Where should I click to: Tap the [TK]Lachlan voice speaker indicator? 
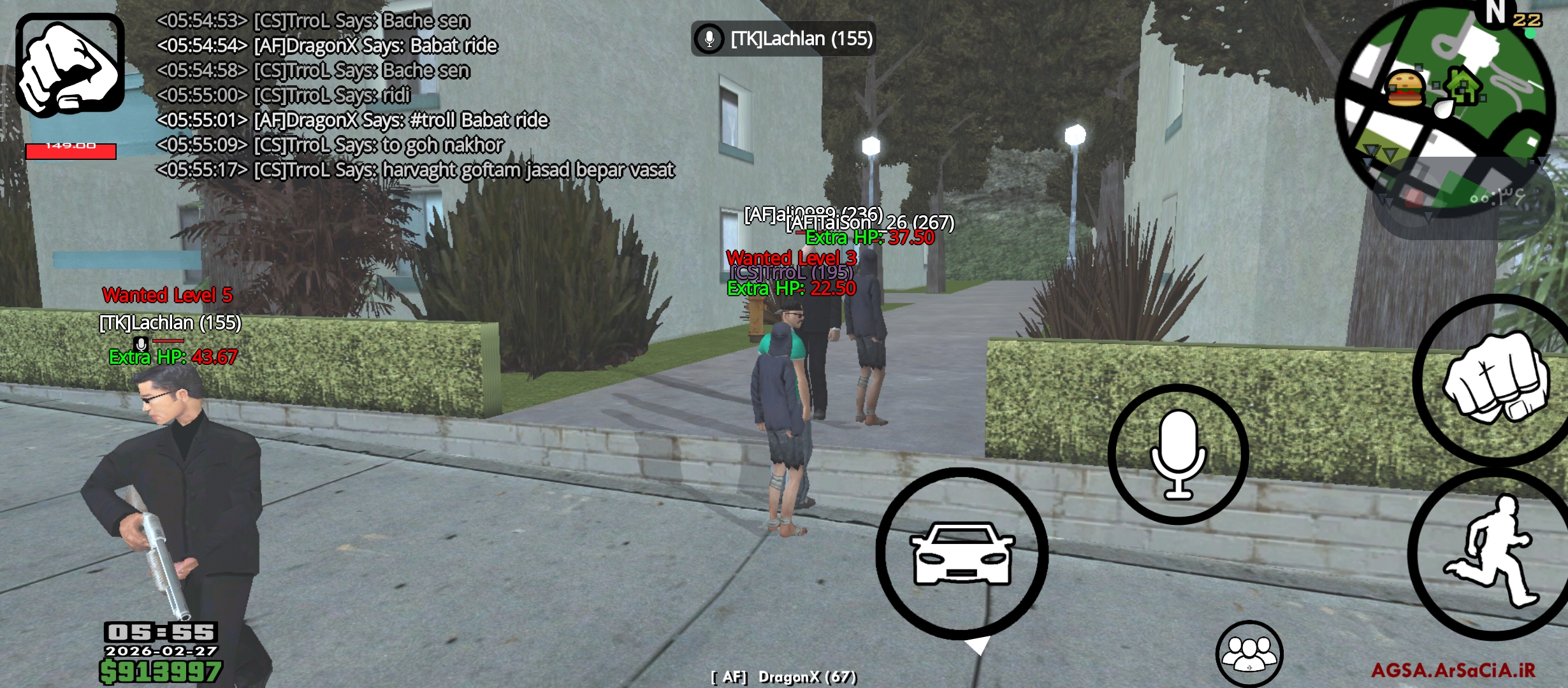click(x=783, y=39)
